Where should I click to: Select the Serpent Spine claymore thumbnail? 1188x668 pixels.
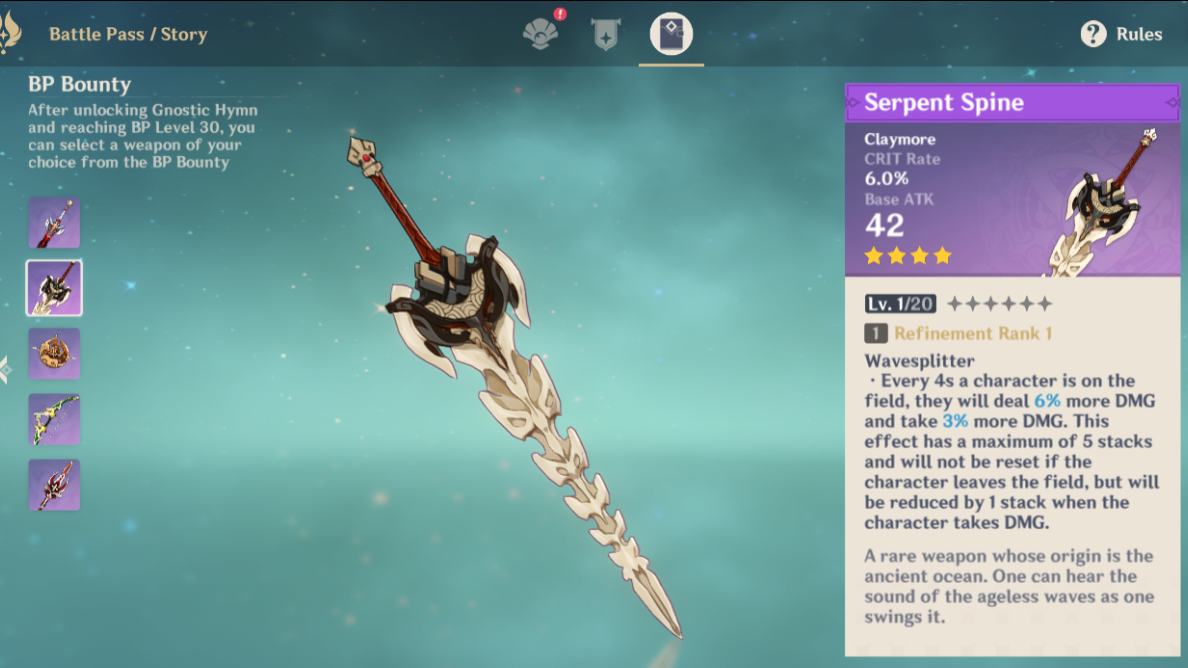pos(54,288)
